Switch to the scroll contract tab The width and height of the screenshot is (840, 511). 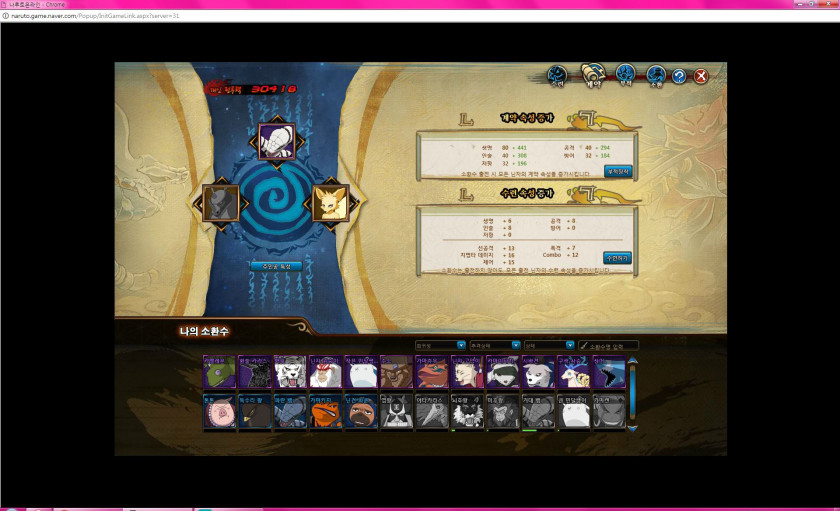[591, 76]
